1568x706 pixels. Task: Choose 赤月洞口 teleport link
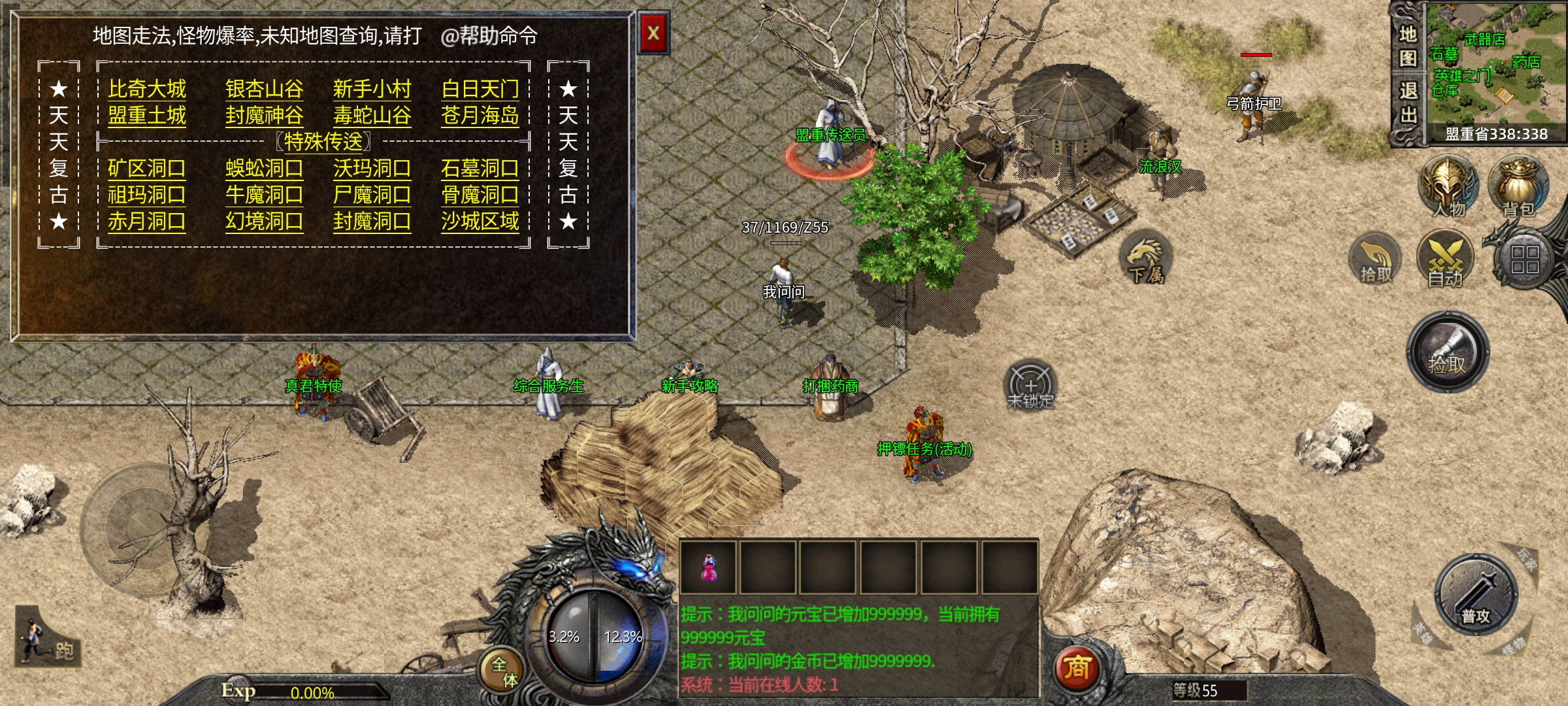tap(146, 222)
